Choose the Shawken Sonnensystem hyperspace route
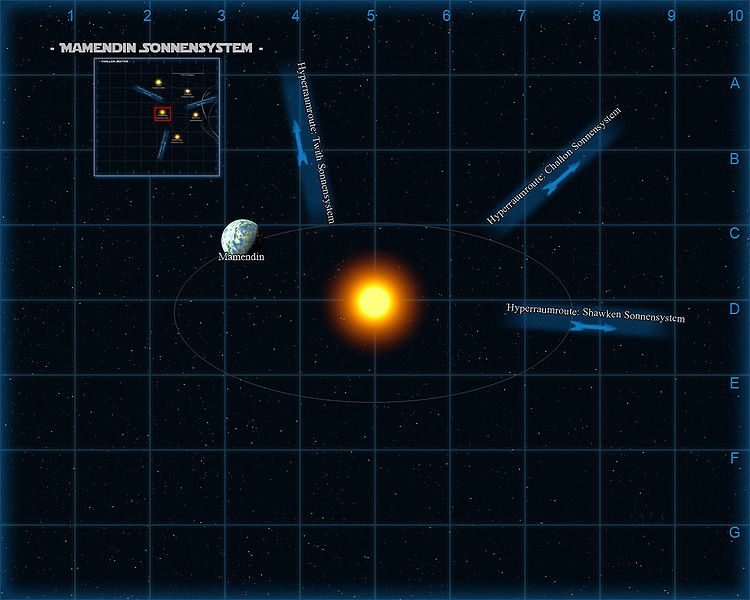 [x=590, y=325]
